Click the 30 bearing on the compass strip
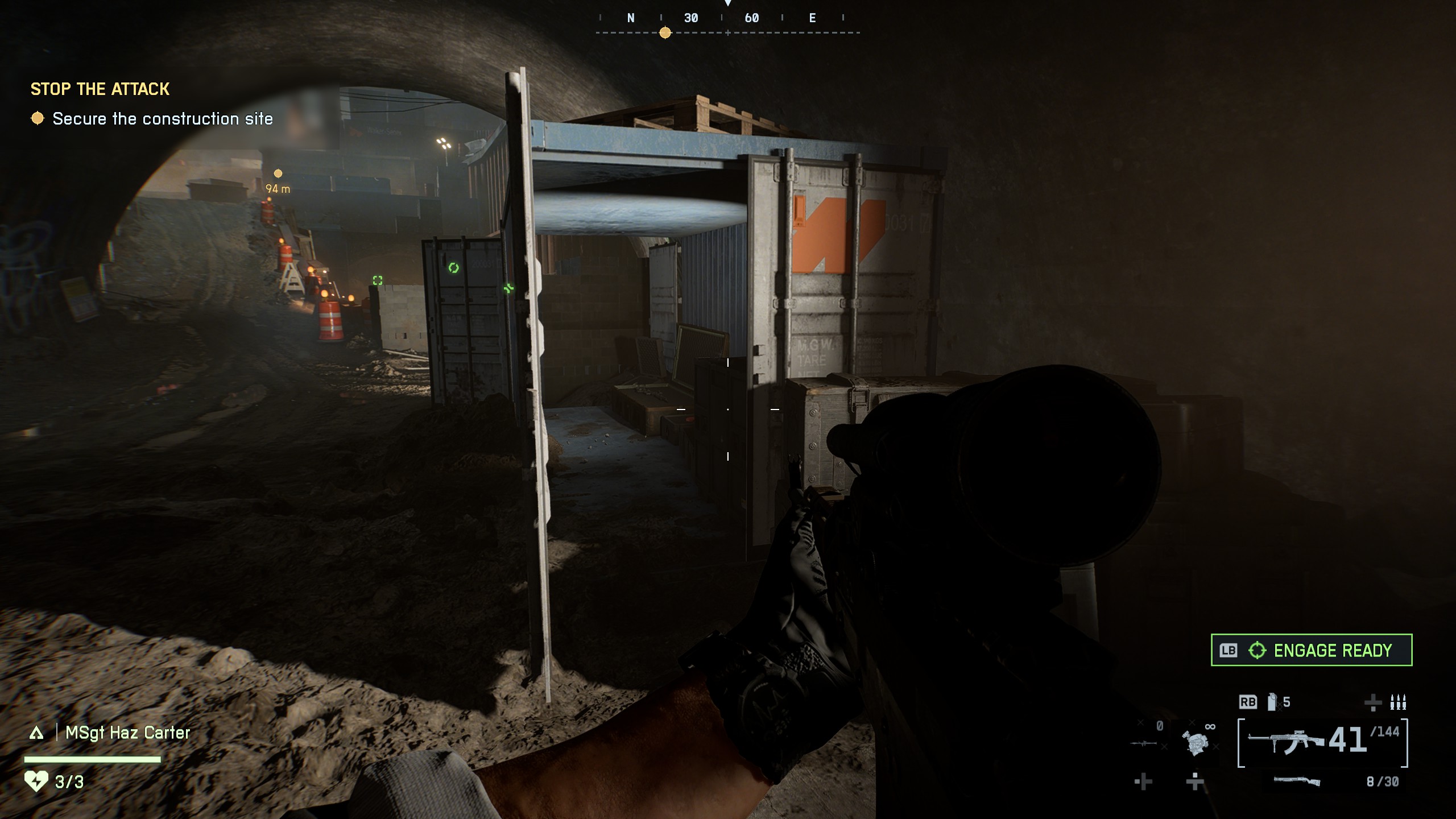This screenshot has height=819, width=1456. pyautogui.click(x=691, y=18)
